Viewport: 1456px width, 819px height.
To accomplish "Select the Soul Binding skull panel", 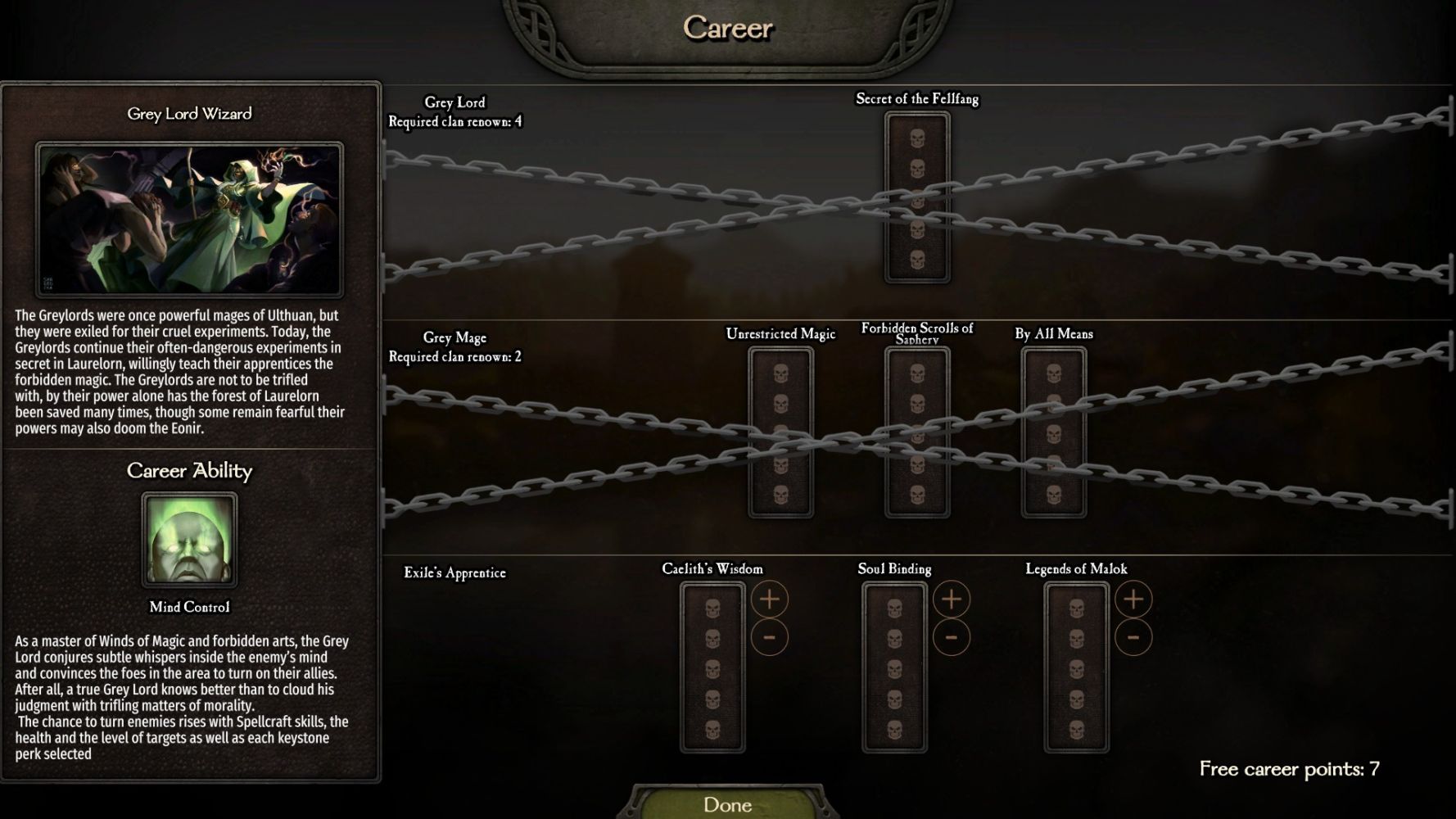I will point(894,667).
